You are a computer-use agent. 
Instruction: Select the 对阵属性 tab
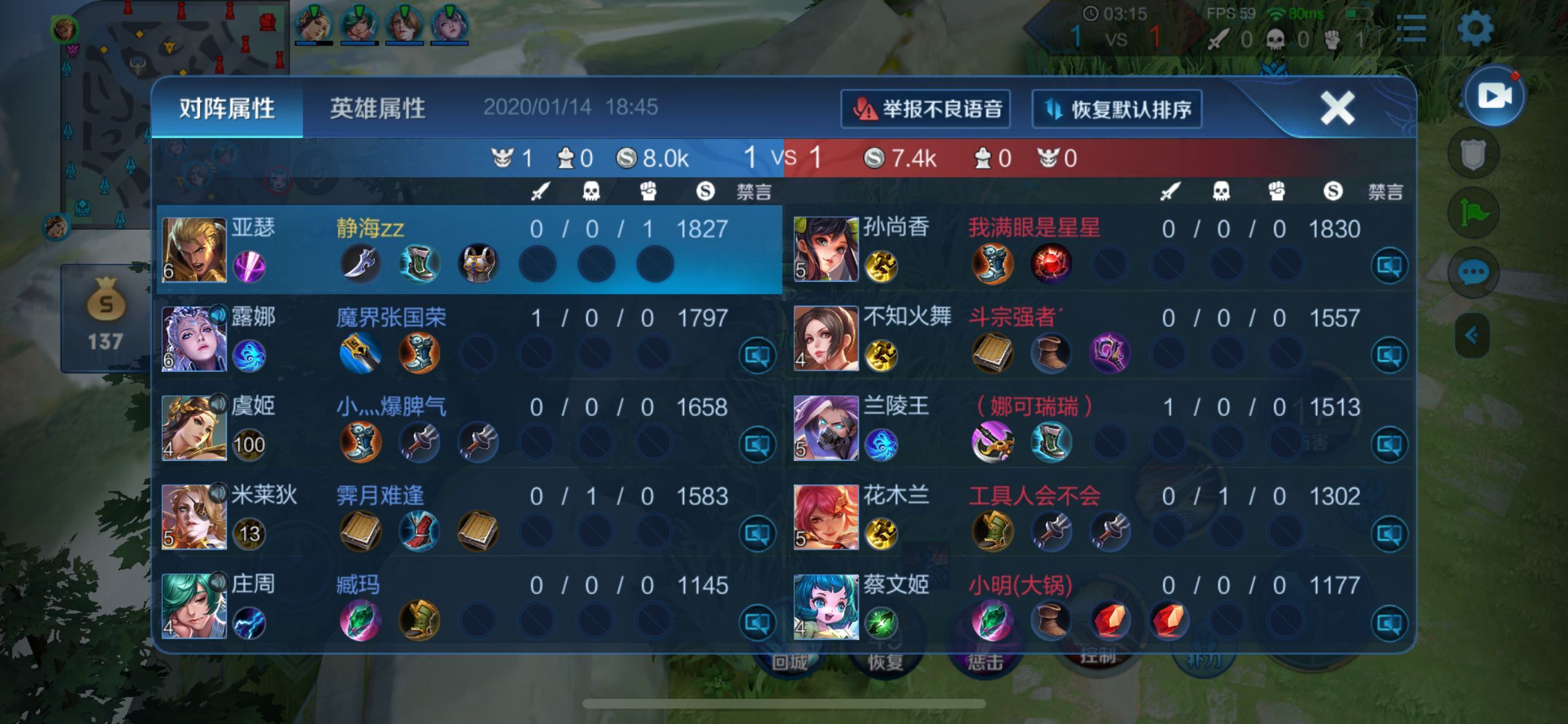point(227,108)
